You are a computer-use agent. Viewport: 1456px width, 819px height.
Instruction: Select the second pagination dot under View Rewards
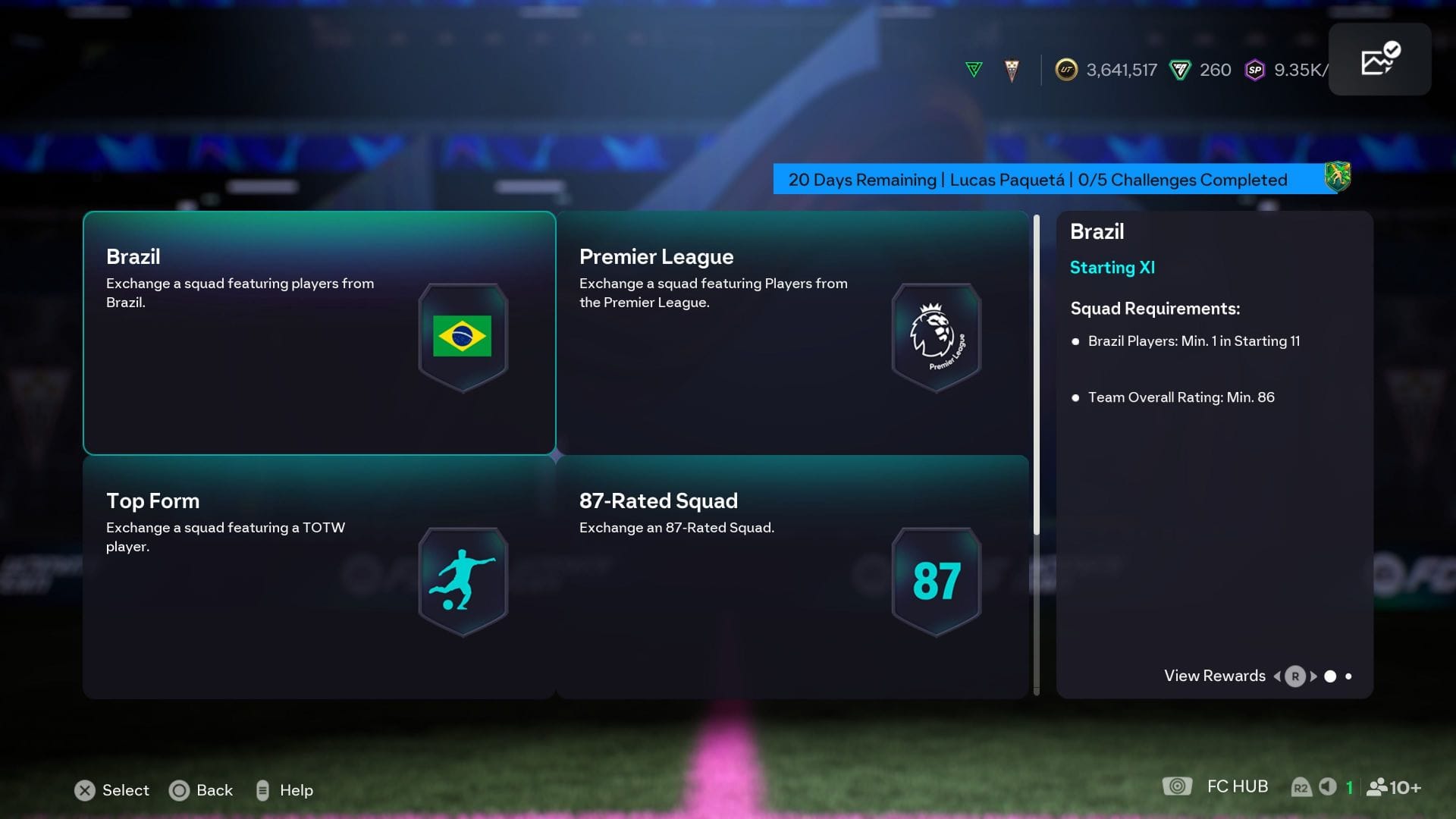(1350, 676)
